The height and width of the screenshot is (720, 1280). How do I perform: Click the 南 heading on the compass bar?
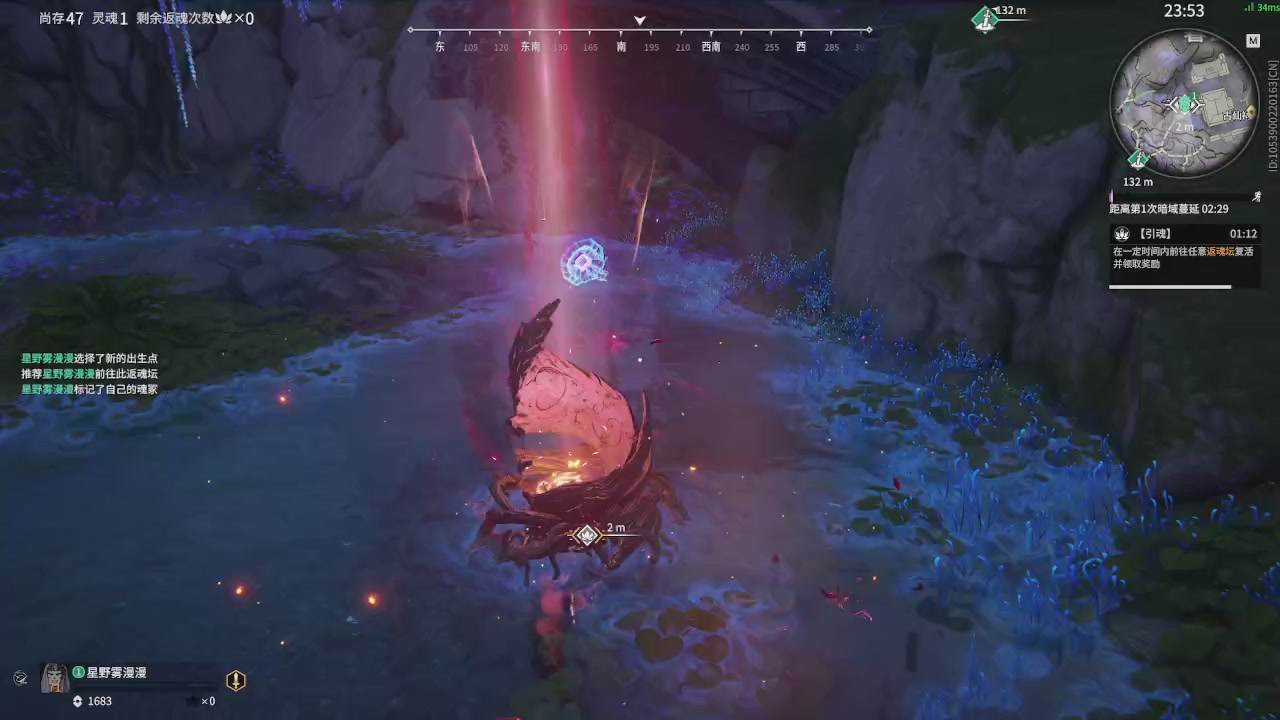tap(621, 46)
